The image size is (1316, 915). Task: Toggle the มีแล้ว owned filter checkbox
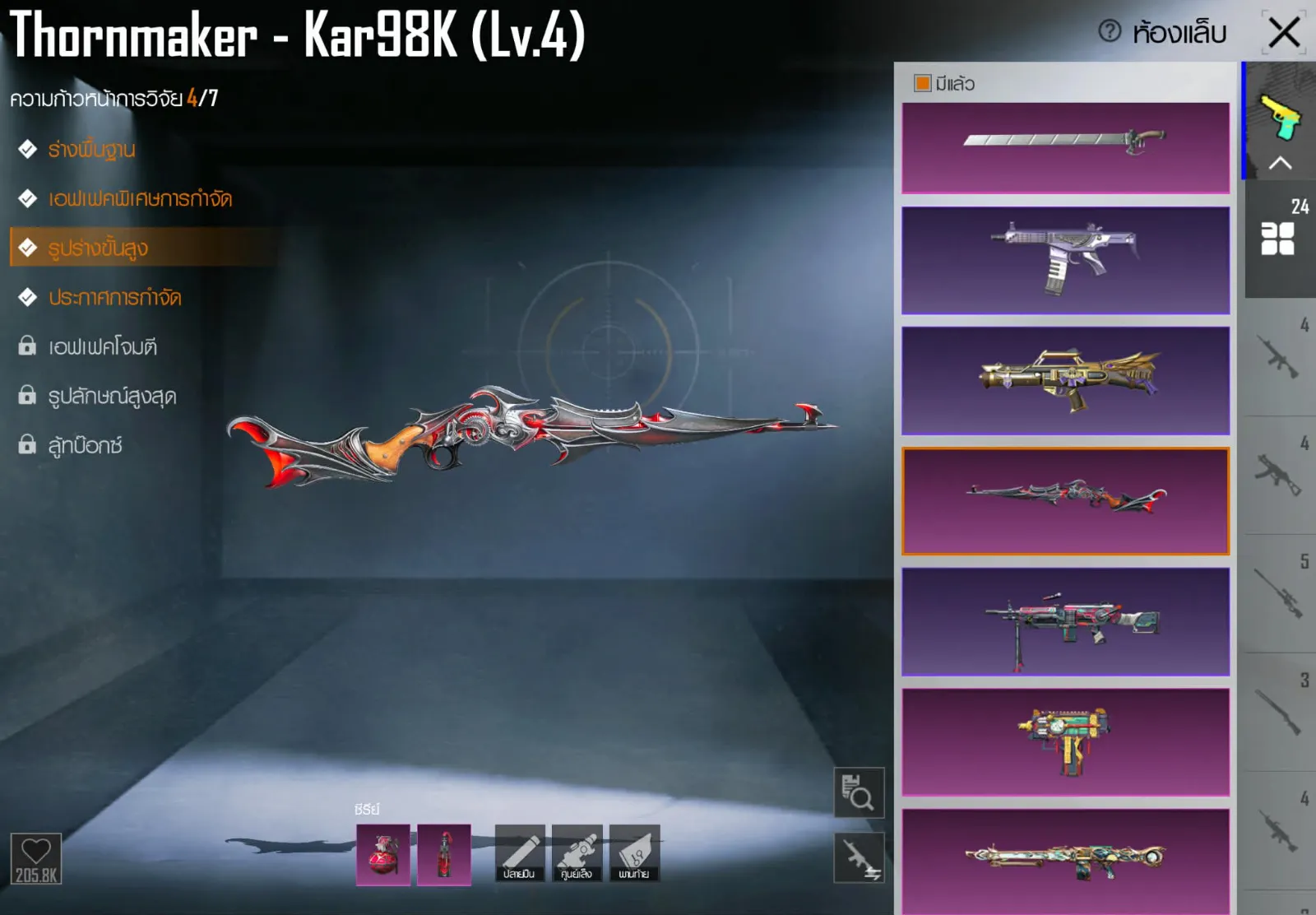click(923, 83)
